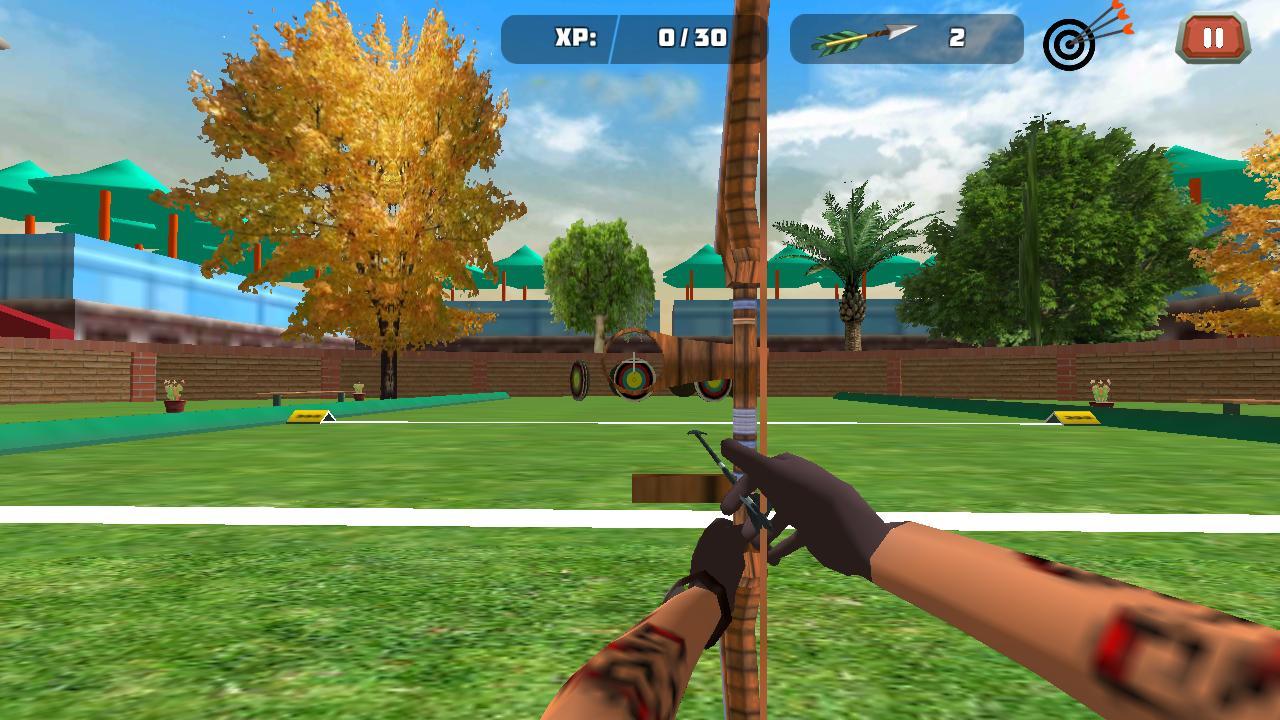Click the yellow ramp marker on the left
Viewport: 1280px width, 720px height.
click(305, 418)
